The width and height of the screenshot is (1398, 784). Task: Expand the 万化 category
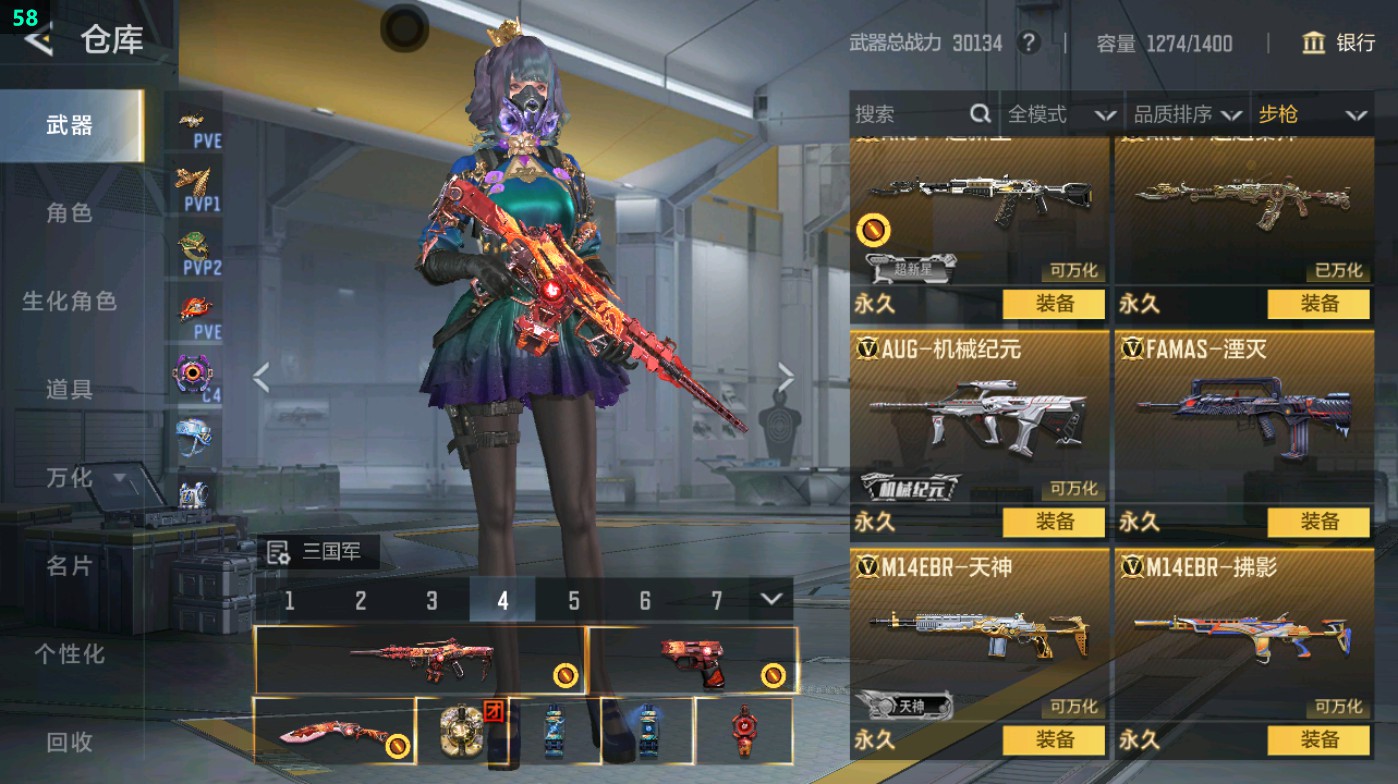coord(84,478)
